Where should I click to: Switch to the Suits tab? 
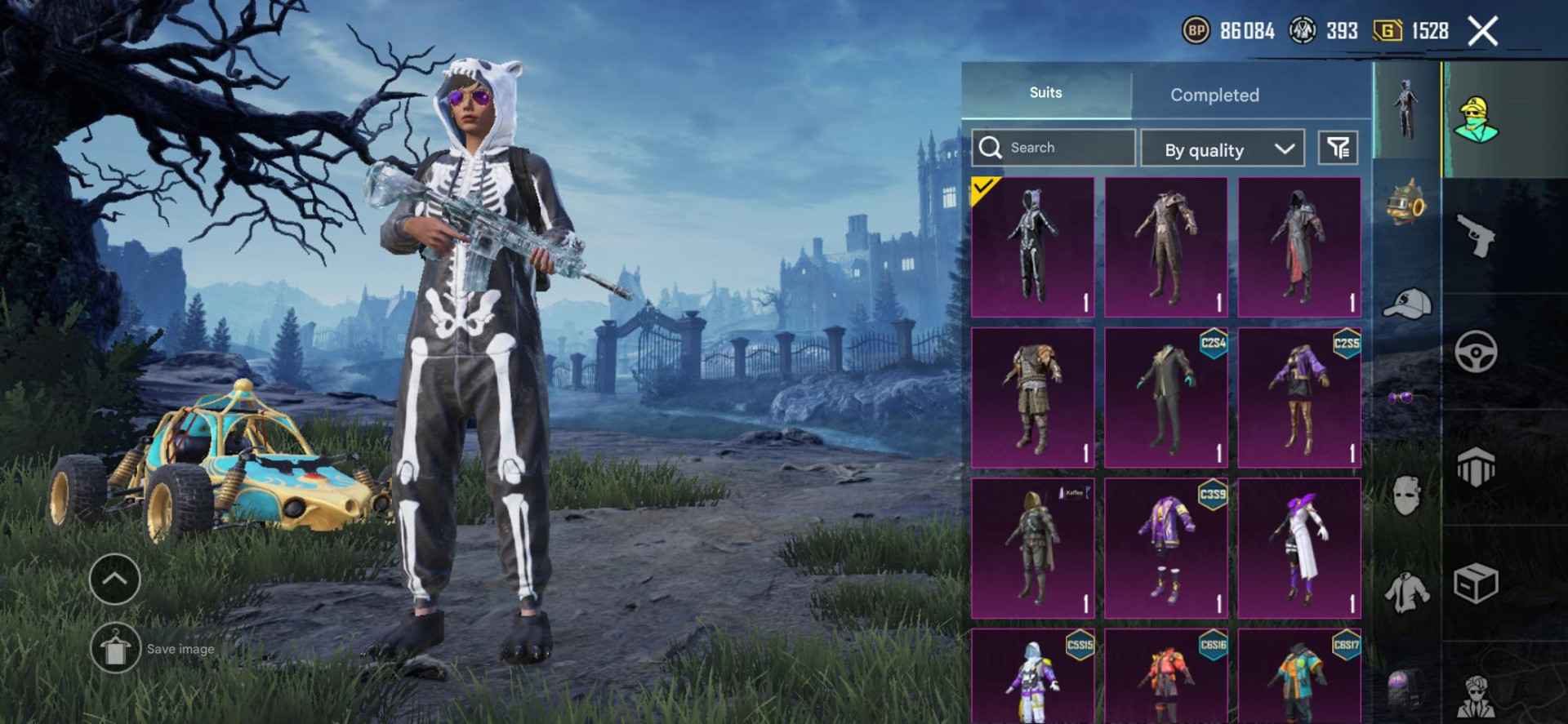pyautogui.click(x=1048, y=92)
